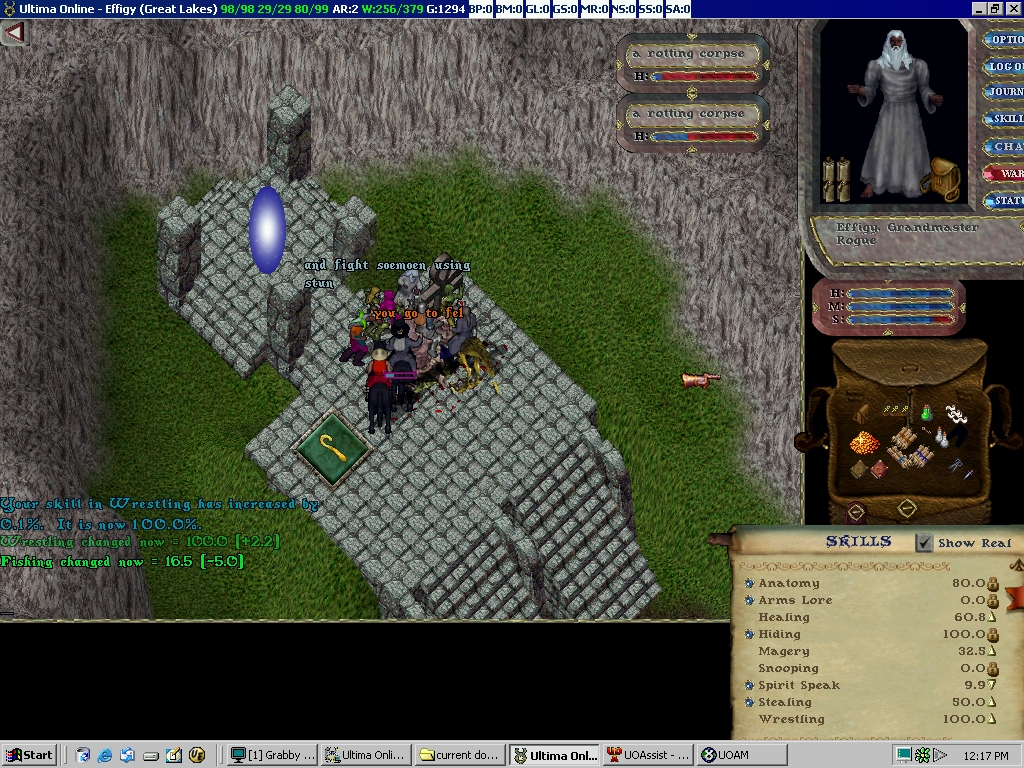Toggle the lock icon beside Snooping
The height and width of the screenshot is (768, 1024).
(993, 668)
